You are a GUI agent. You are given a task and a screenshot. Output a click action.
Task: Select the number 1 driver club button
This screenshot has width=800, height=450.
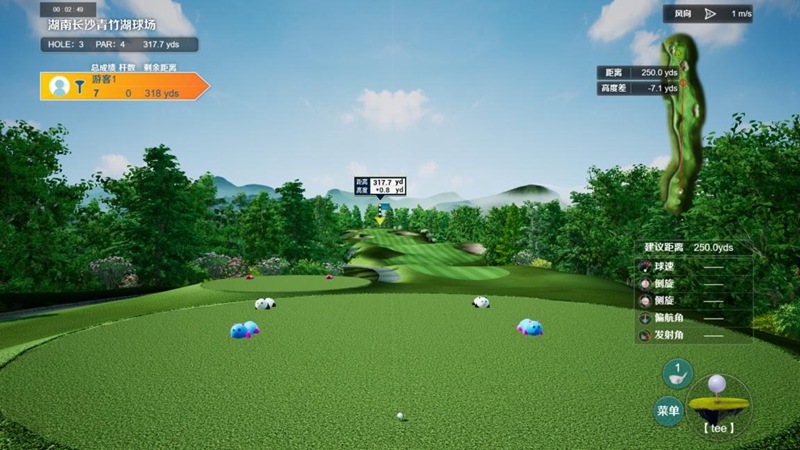[x=677, y=373]
